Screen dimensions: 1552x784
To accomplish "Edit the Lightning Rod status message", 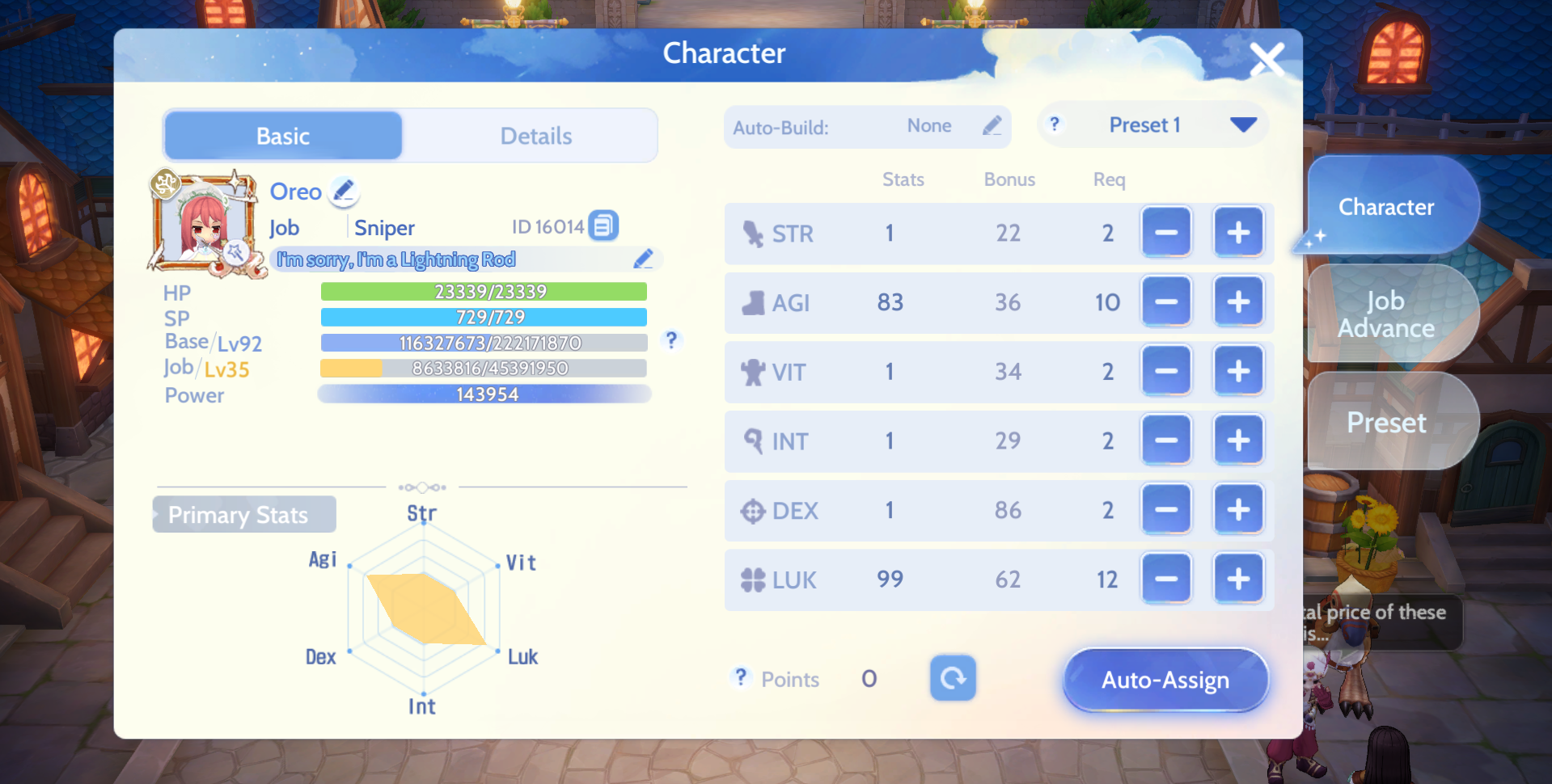I will click(x=644, y=259).
